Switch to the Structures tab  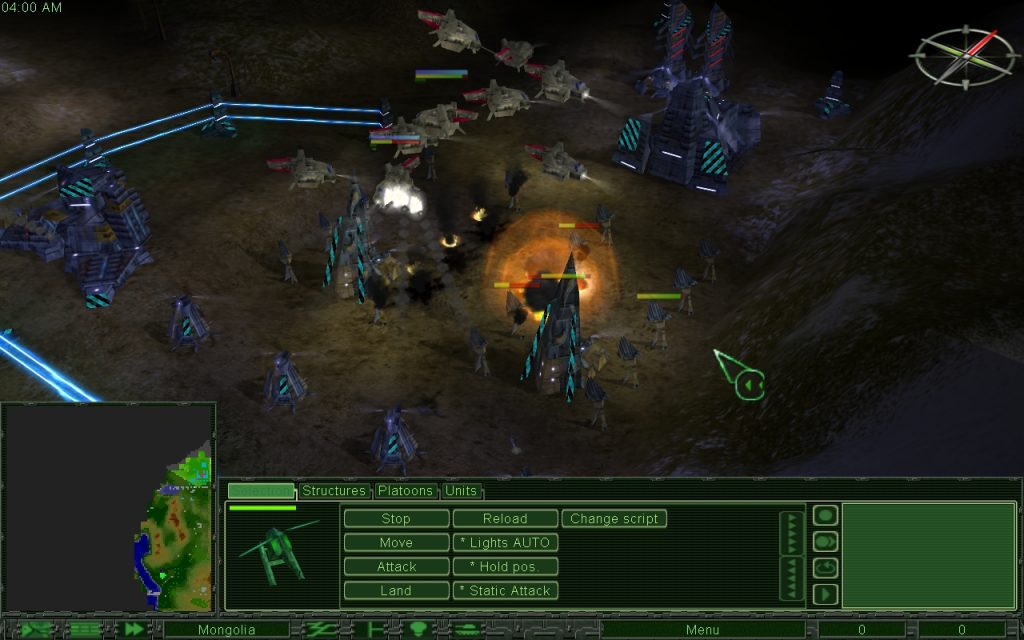(334, 491)
